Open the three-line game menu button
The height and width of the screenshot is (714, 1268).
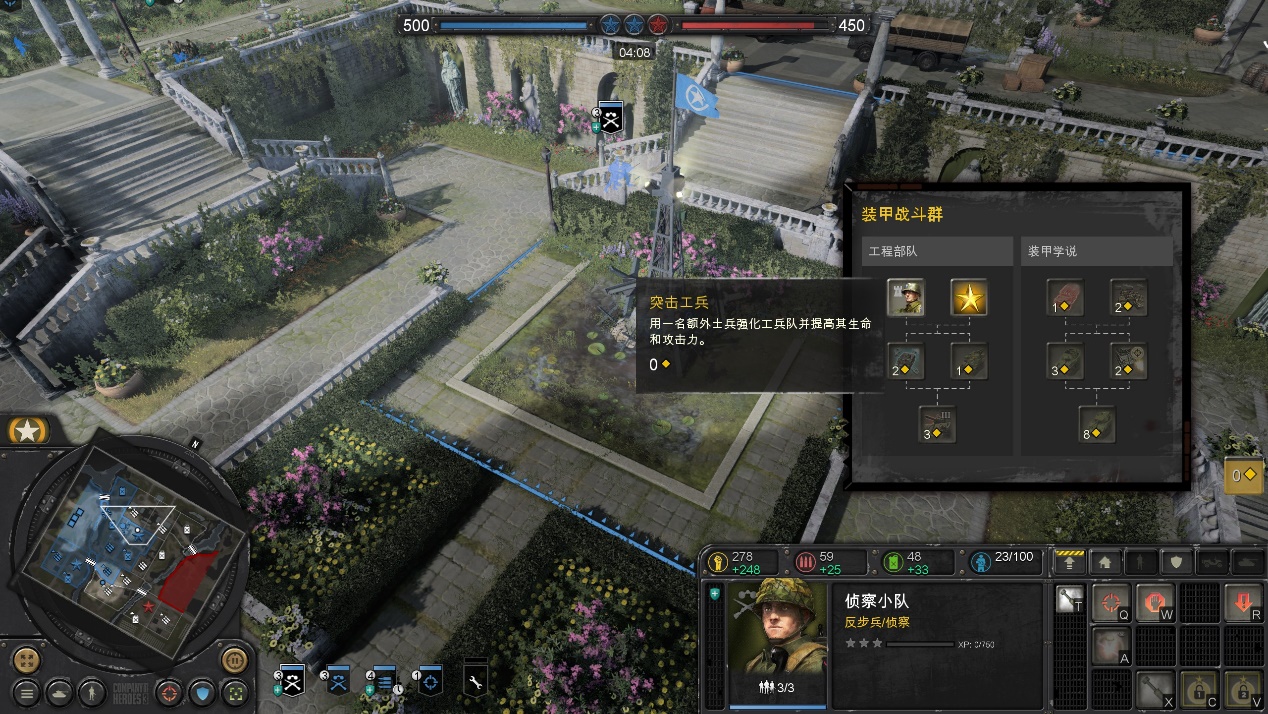[27, 691]
